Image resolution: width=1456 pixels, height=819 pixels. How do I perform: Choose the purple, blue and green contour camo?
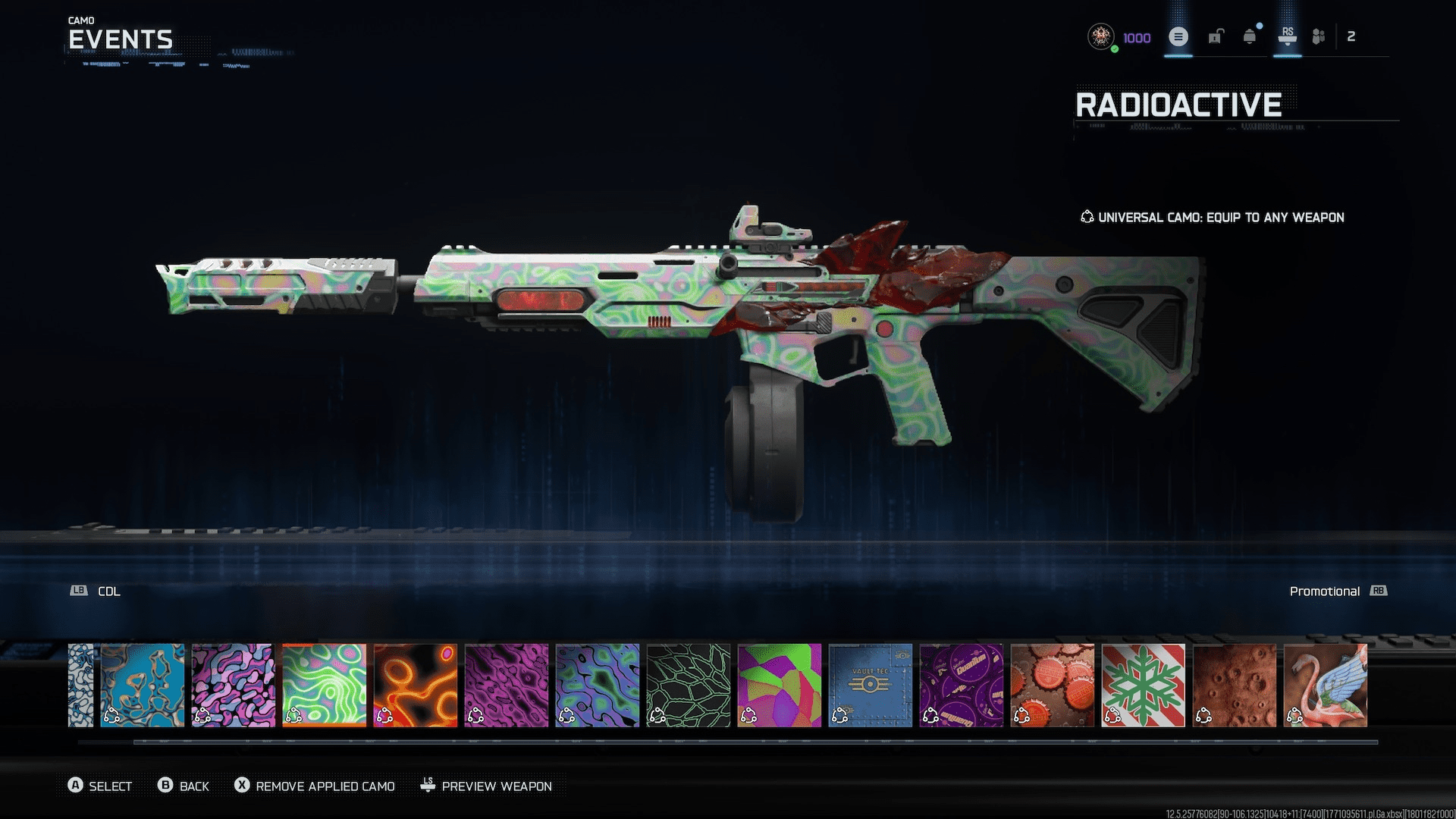point(597,685)
